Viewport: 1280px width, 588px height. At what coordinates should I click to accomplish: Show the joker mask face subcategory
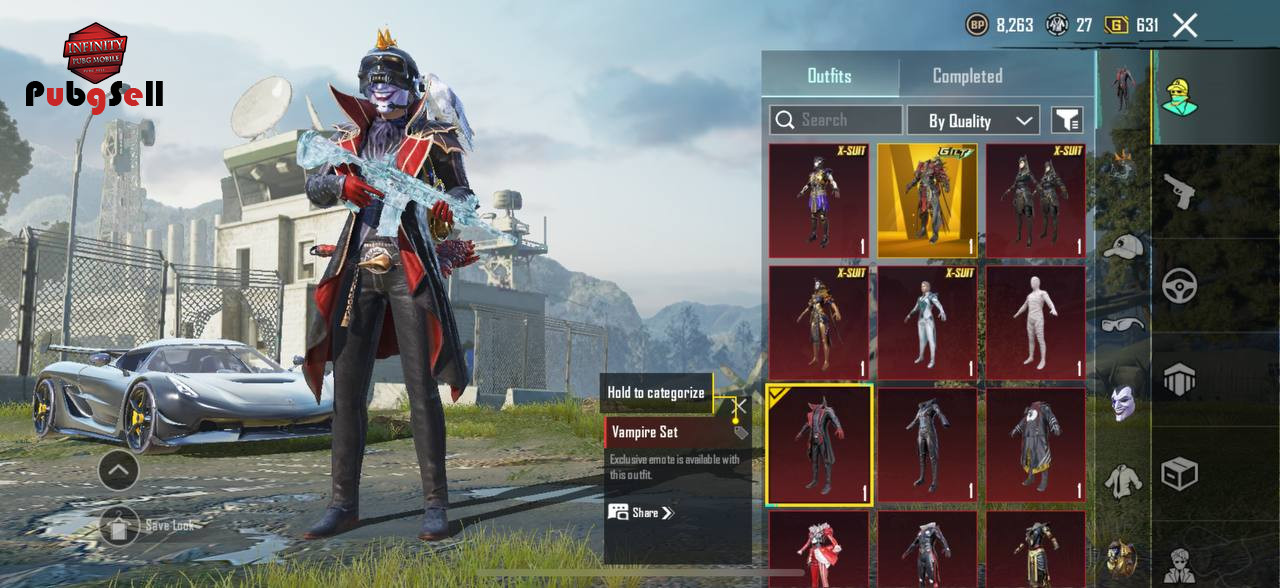click(x=1123, y=403)
